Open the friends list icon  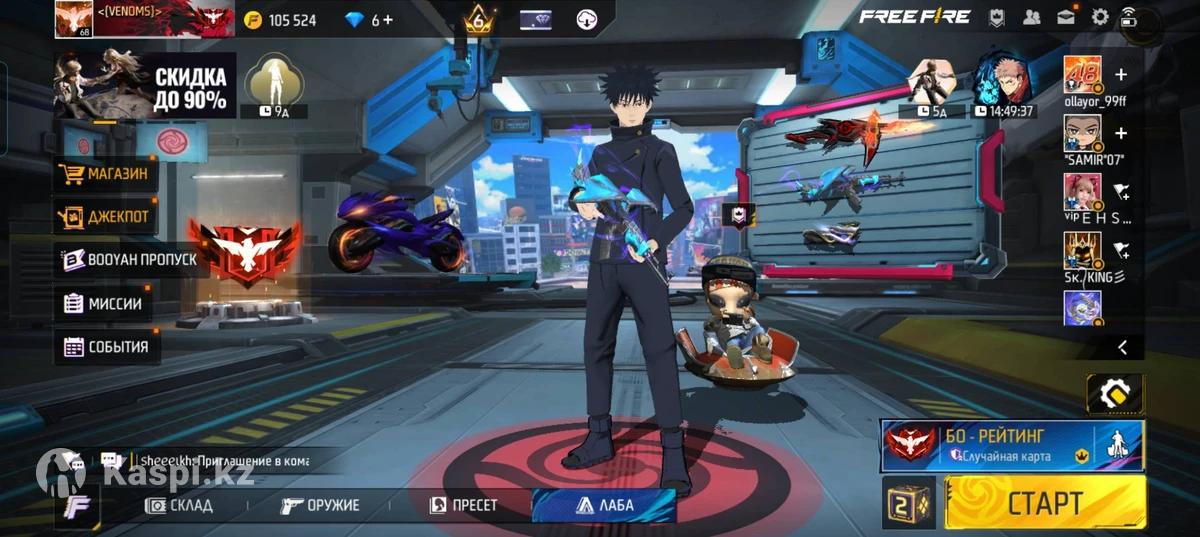pos(1031,17)
